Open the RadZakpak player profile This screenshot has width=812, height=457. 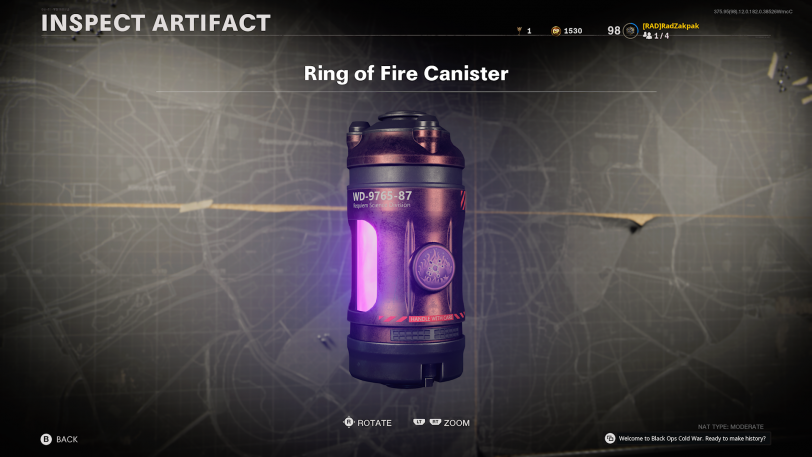pyautogui.click(x=671, y=26)
